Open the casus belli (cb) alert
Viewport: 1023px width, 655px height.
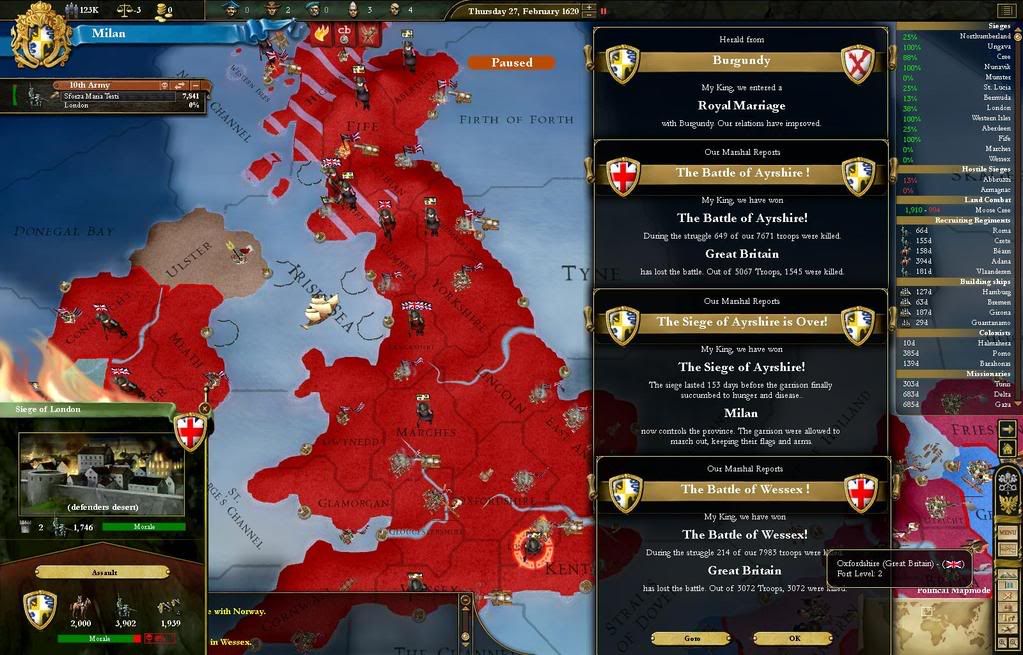point(345,32)
